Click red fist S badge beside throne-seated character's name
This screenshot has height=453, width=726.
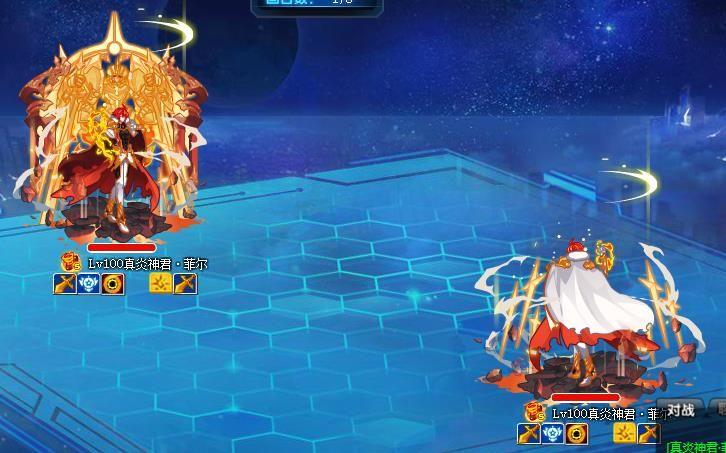point(71,263)
